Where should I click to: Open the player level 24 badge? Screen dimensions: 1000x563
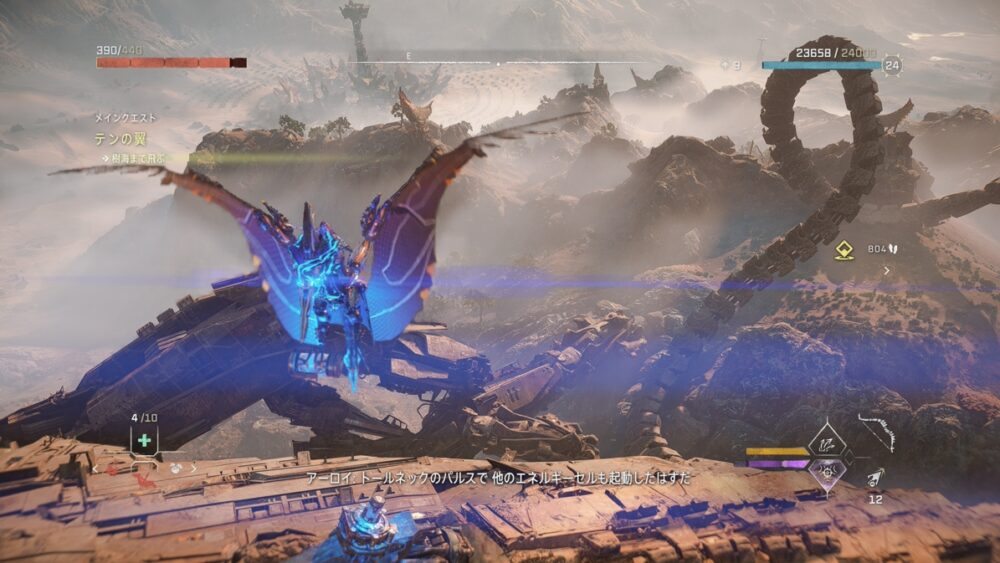point(893,66)
